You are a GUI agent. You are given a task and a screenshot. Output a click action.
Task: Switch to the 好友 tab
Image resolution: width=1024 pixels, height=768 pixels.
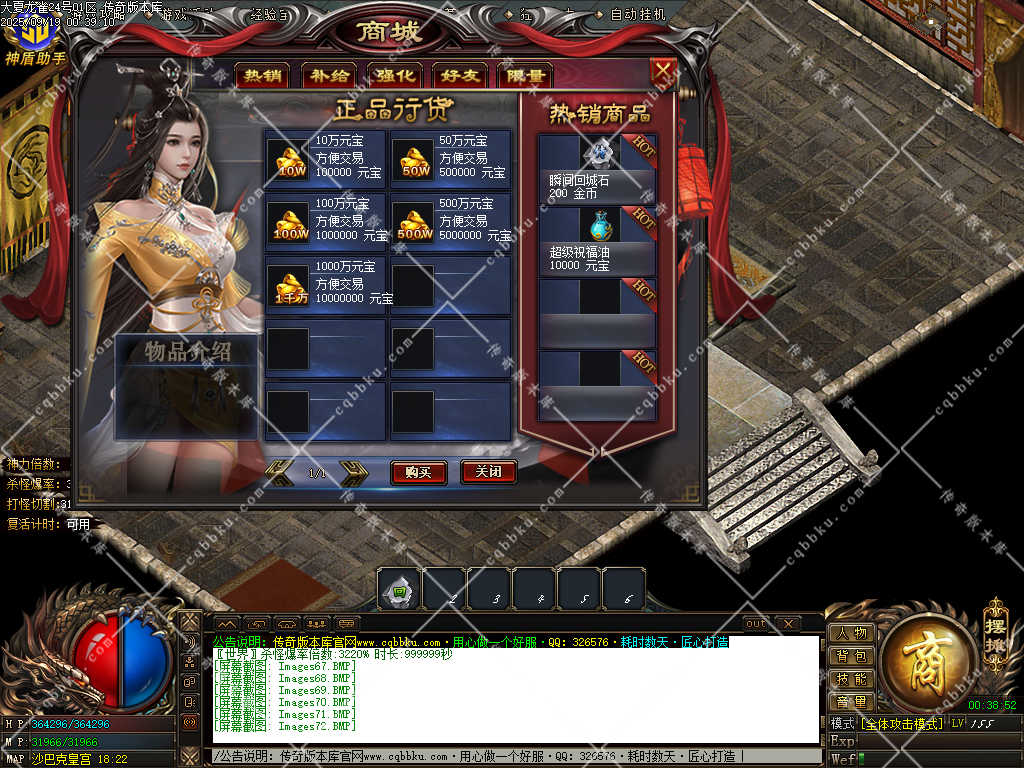[459, 76]
